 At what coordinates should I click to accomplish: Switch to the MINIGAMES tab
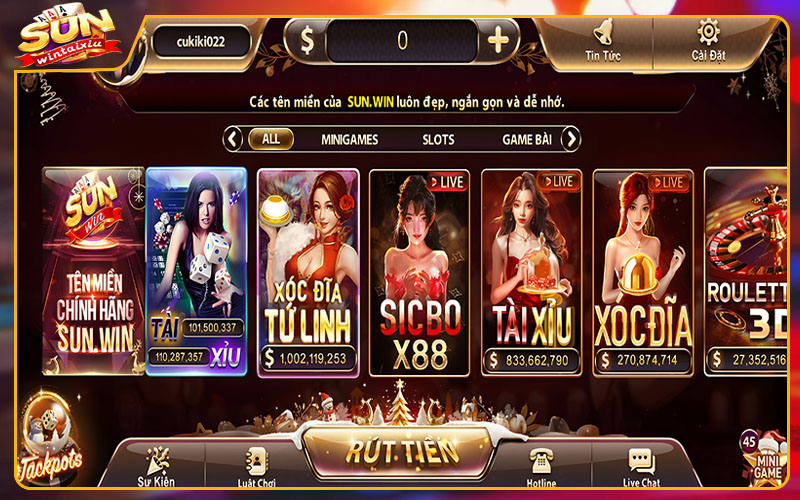tap(349, 139)
